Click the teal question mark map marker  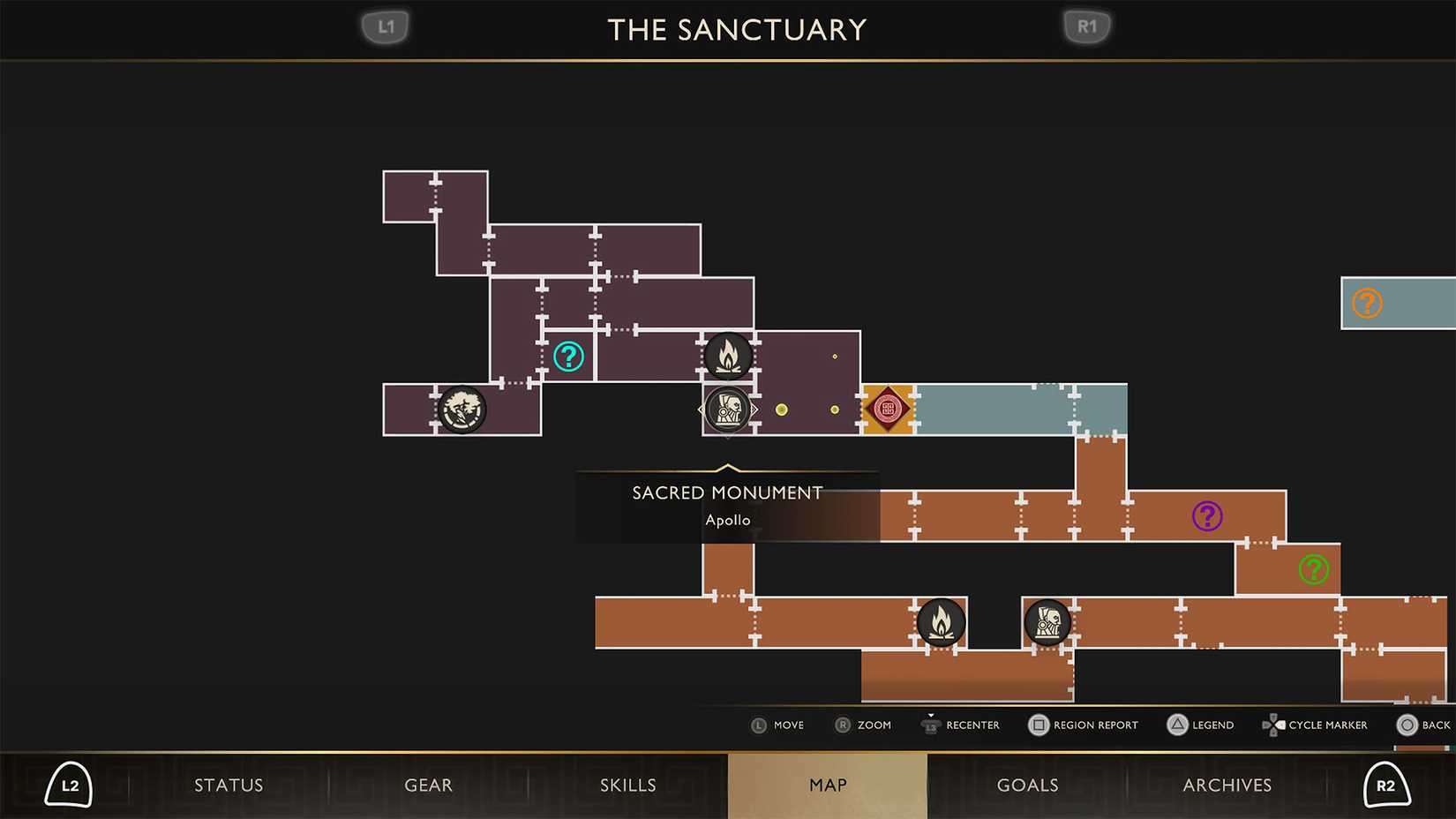pos(568,357)
